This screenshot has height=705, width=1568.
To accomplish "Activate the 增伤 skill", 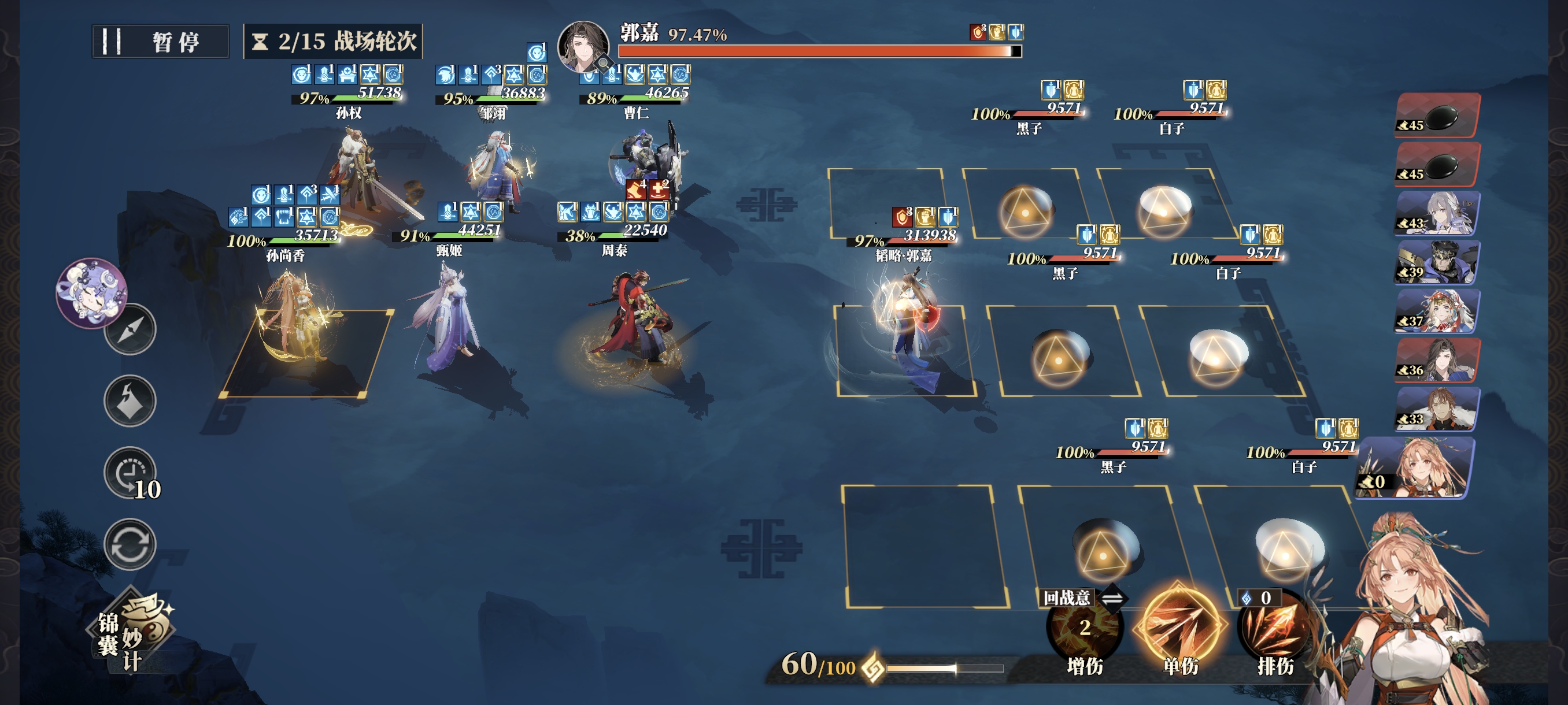I will (x=1084, y=633).
